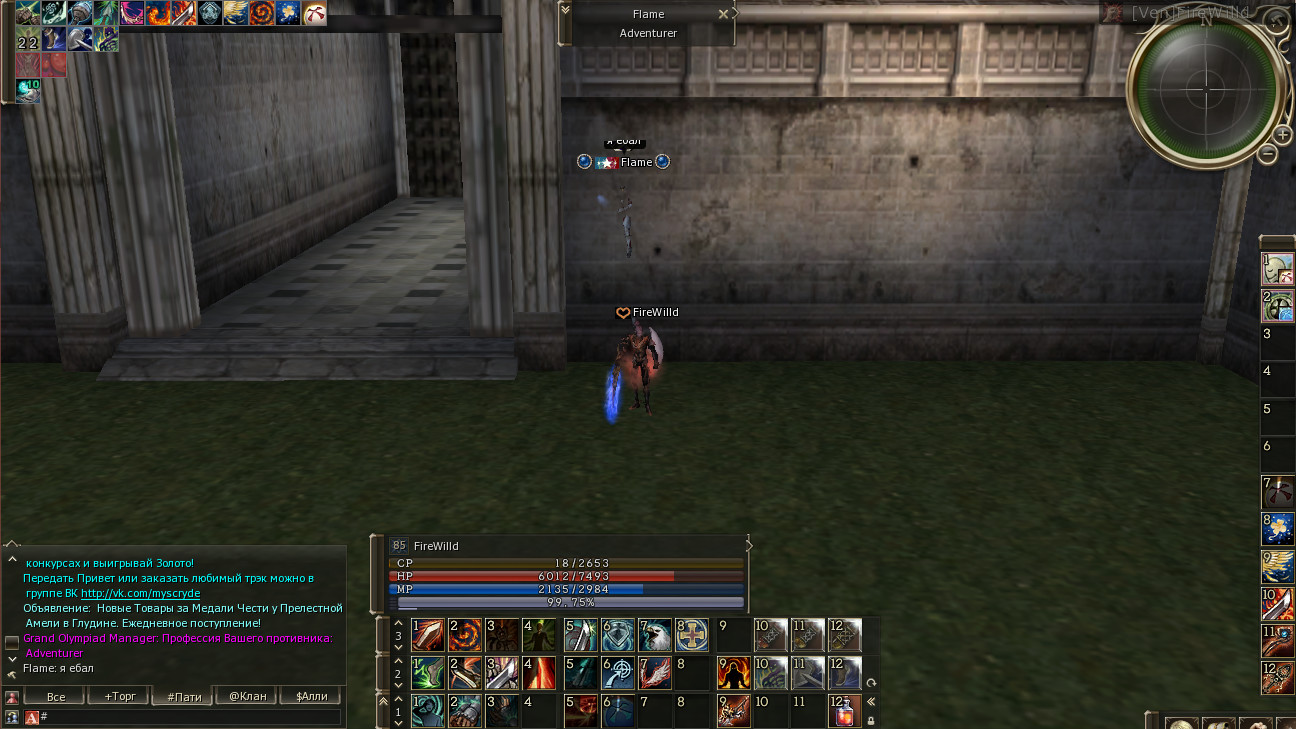
Task: Use the shield defense skill in slot 6
Action: [x=618, y=635]
